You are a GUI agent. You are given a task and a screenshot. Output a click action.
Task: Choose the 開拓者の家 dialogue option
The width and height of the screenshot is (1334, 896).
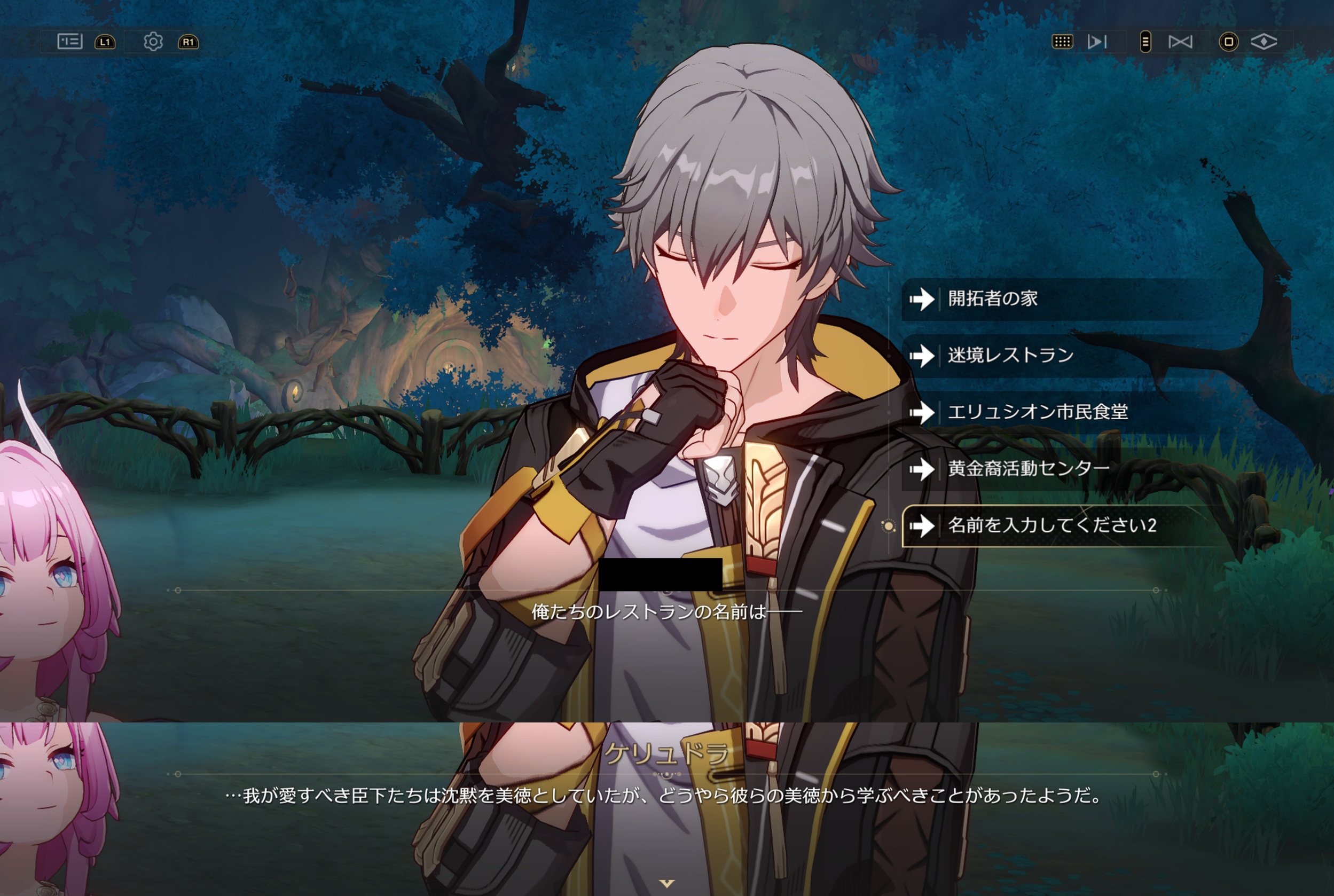tap(993, 298)
